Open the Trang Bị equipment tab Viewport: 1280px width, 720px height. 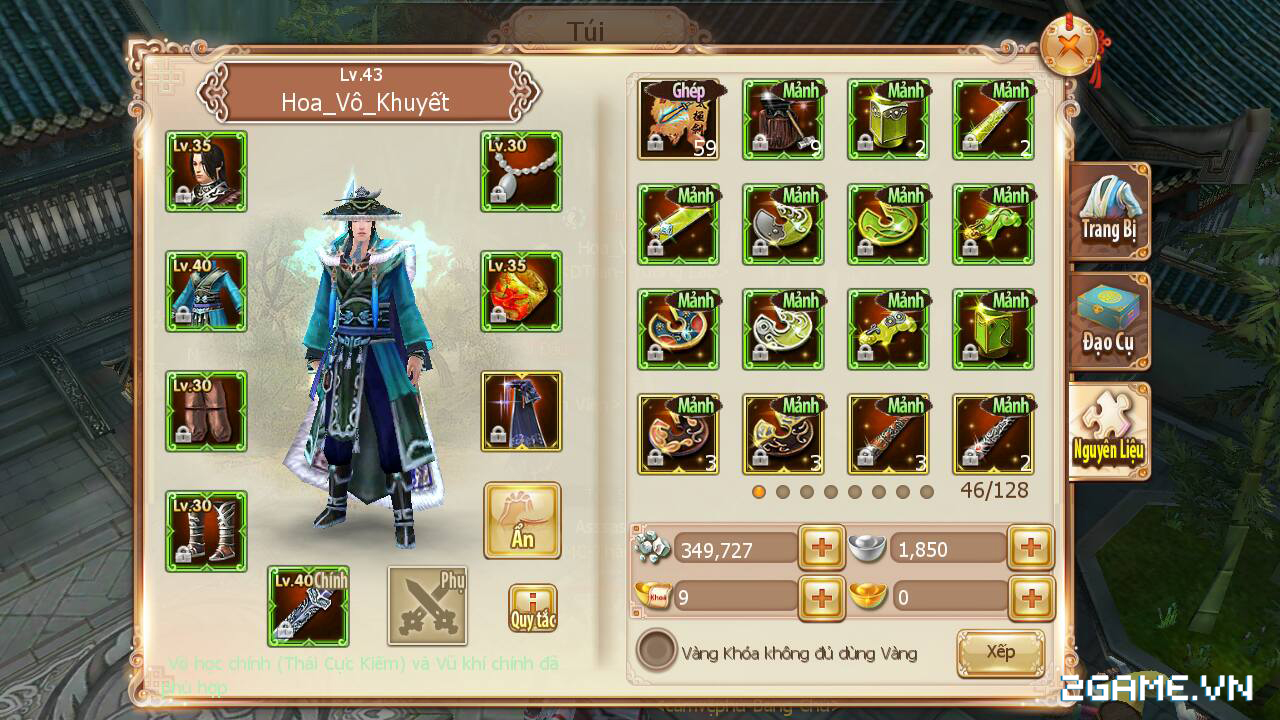click(1110, 213)
